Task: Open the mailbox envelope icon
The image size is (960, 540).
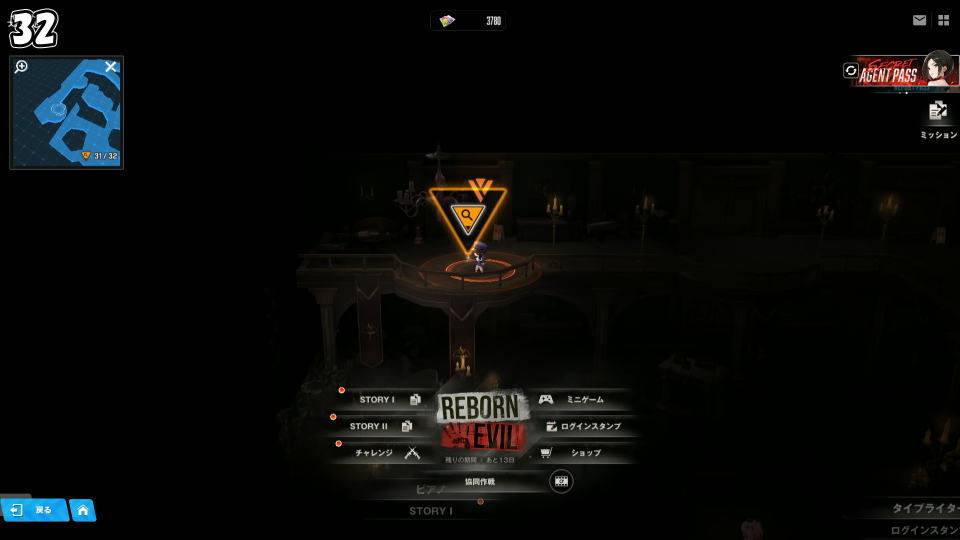Action: click(919, 20)
